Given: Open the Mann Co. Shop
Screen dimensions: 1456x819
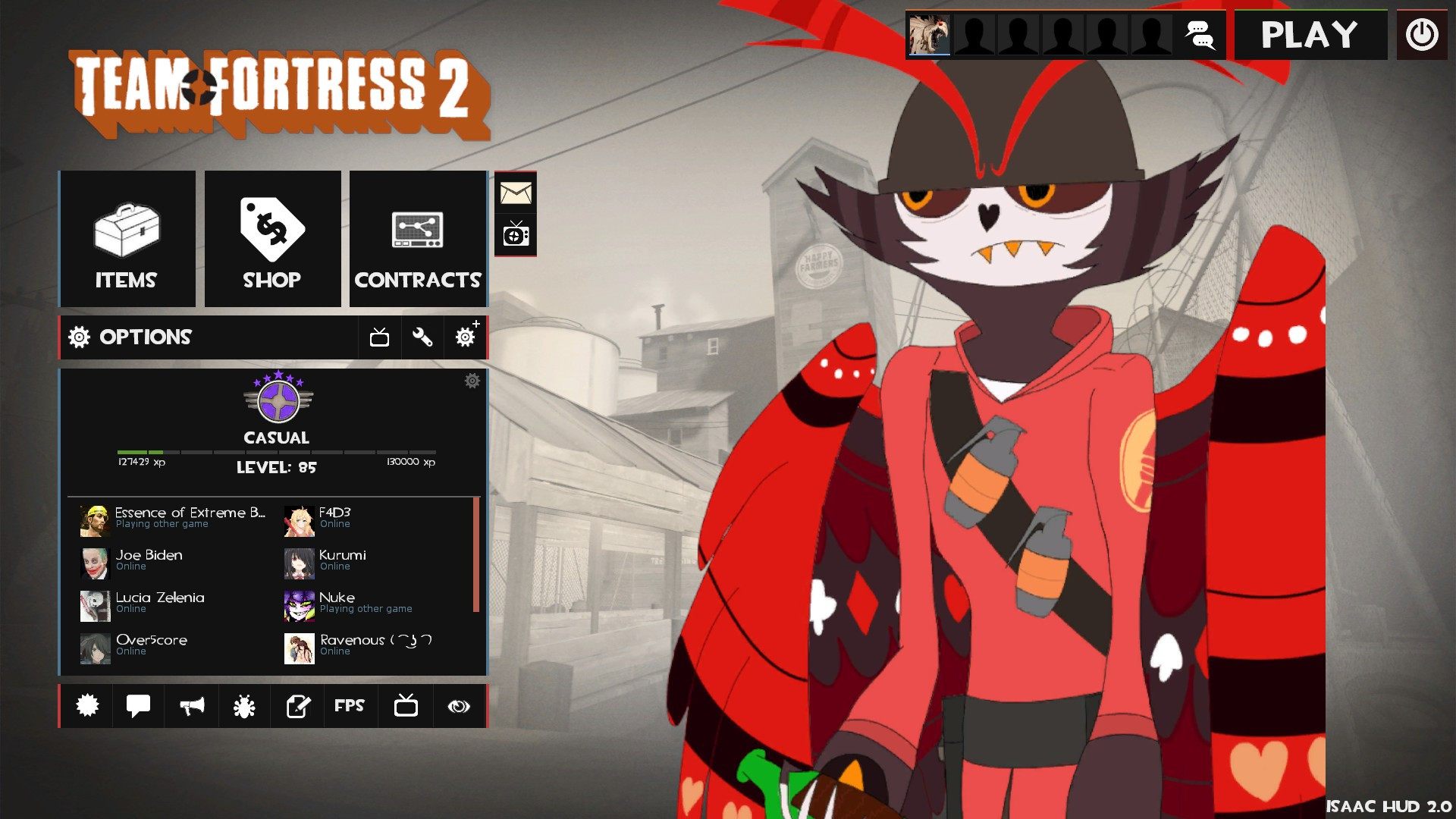Looking at the screenshot, I should [x=272, y=238].
